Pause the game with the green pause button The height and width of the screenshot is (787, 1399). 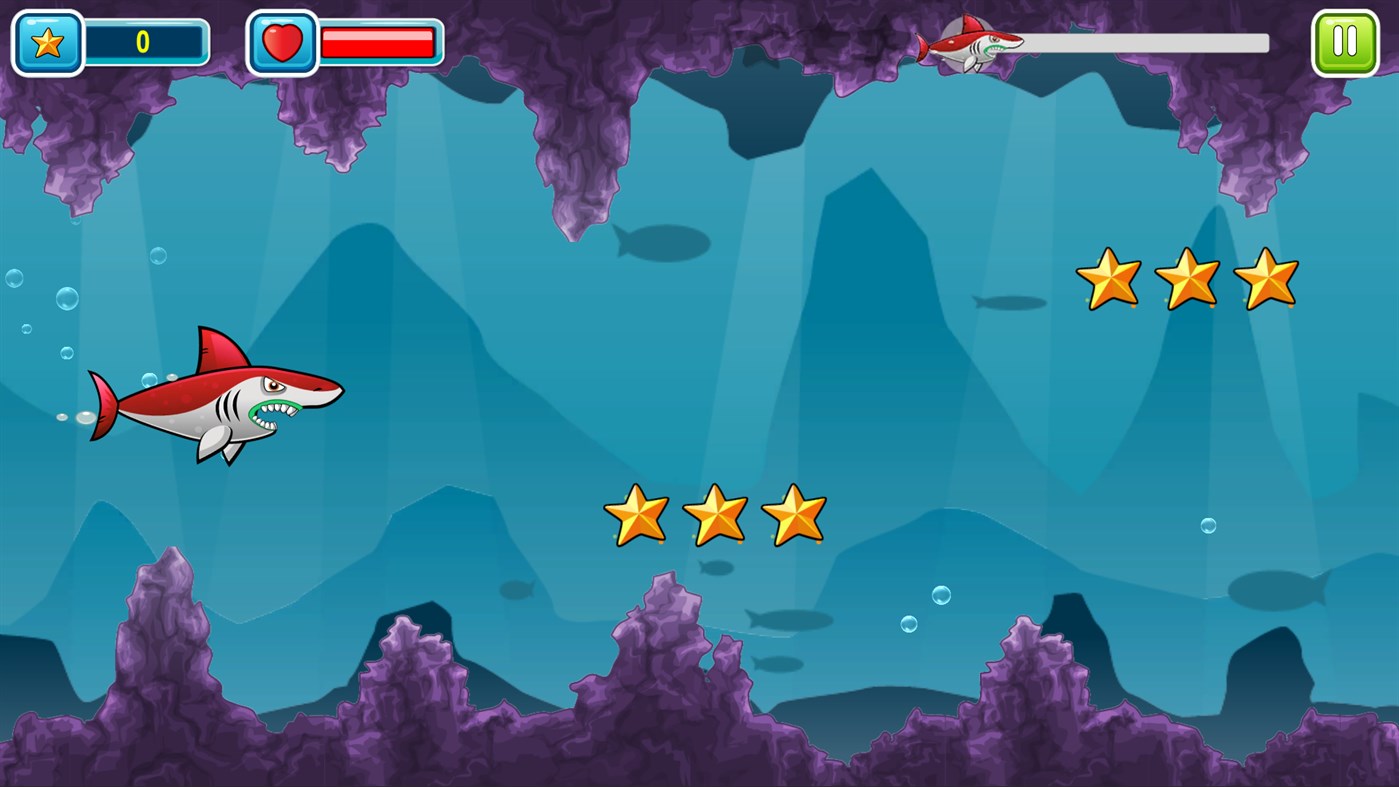pyautogui.click(x=1345, y=42)
